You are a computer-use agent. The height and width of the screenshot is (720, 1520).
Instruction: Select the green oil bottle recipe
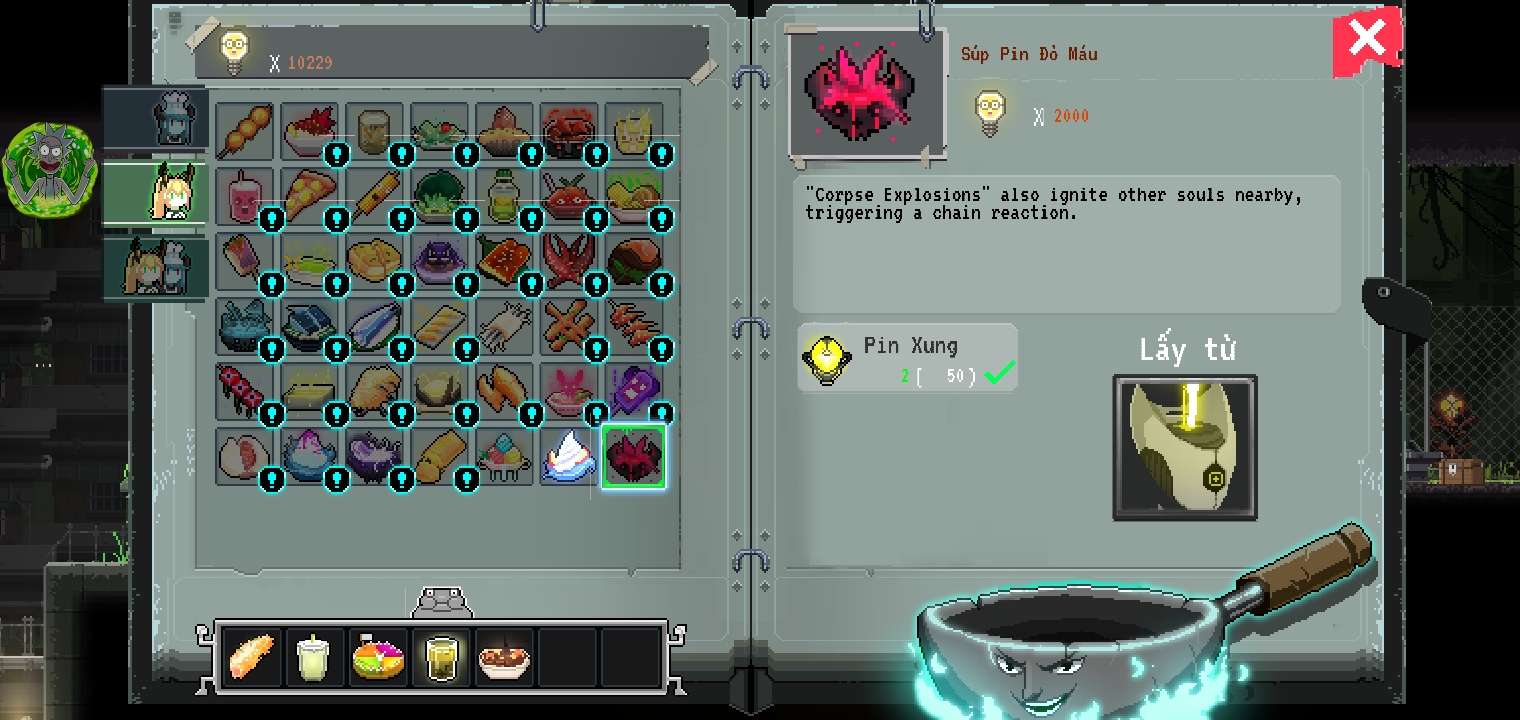pos(503,195)
